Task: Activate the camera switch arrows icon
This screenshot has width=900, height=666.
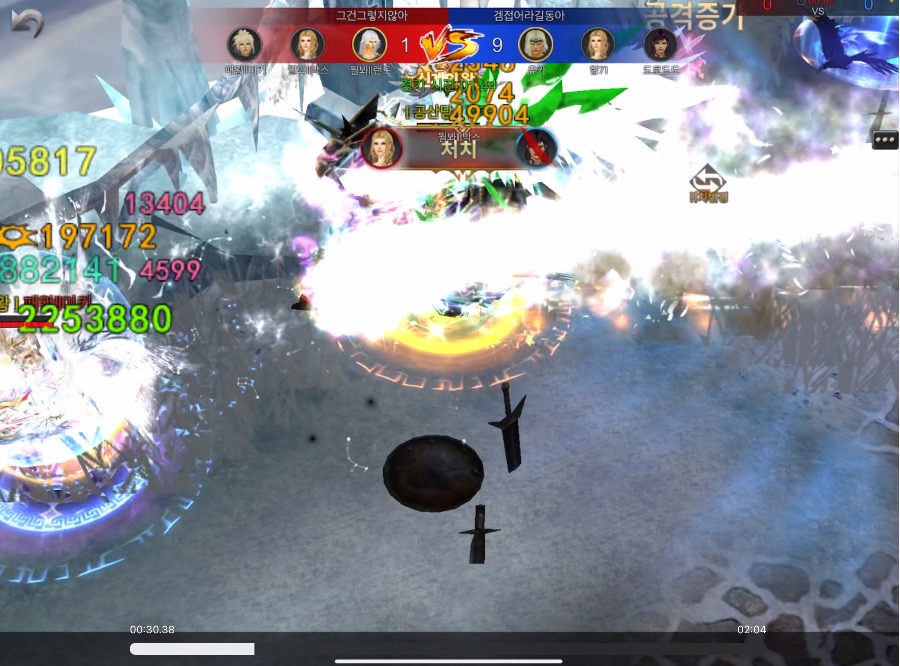Action: [x=707, y=178]
